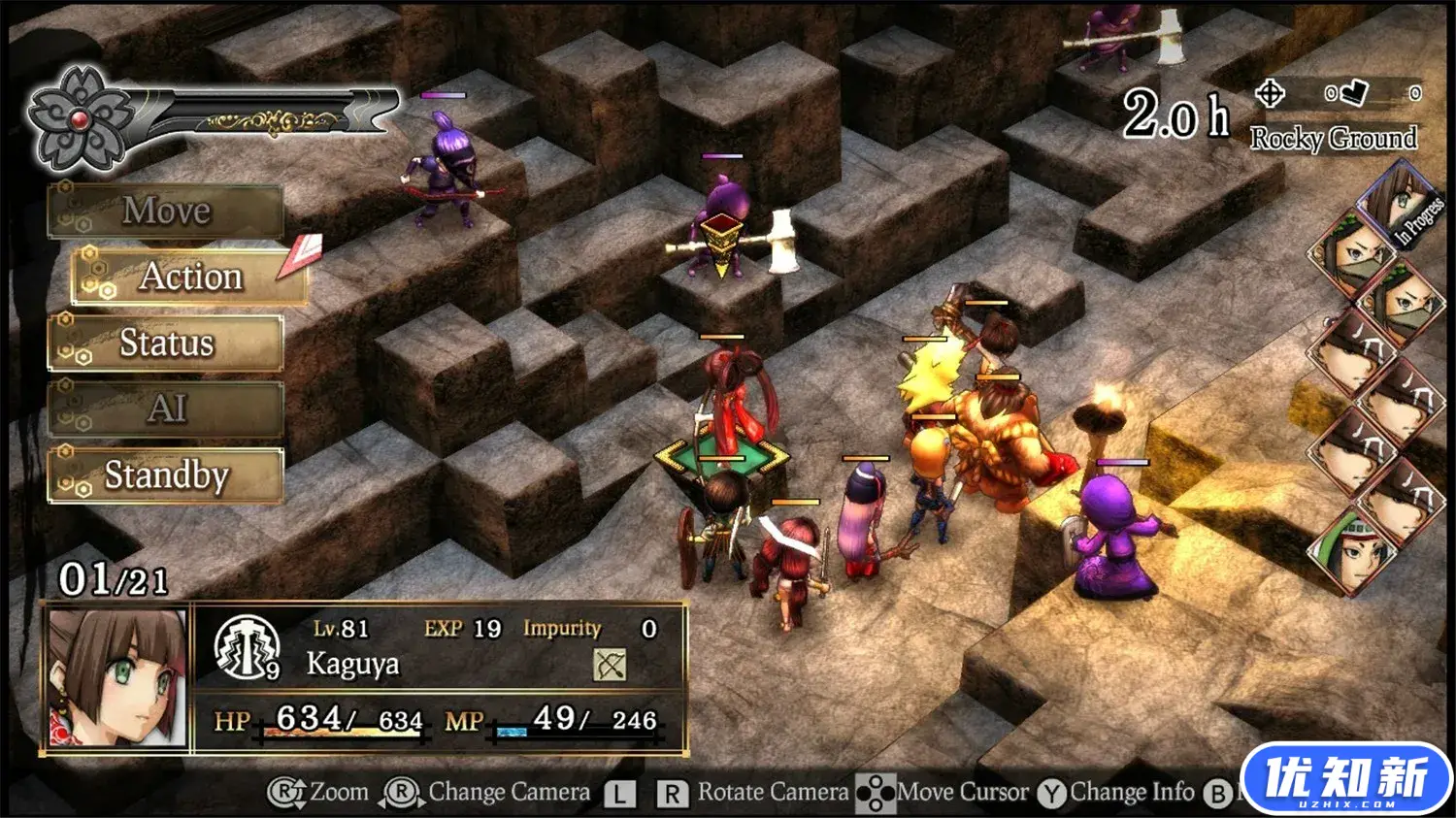The width and height of the screenshot is (1456, 818).
Task: Choose the Action command
Action: click(190, 277)
